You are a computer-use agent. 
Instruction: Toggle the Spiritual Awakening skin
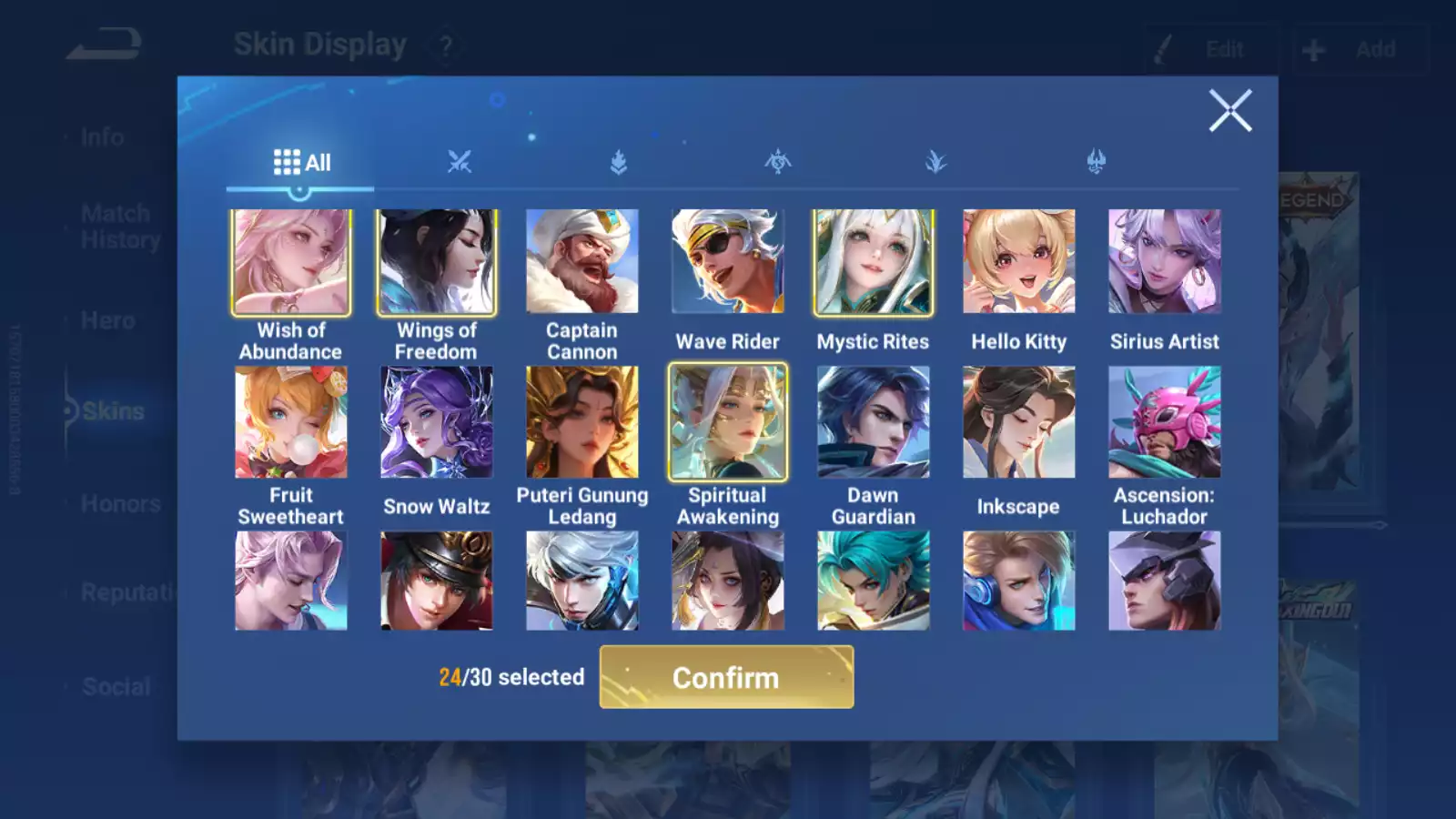(728, 422)
